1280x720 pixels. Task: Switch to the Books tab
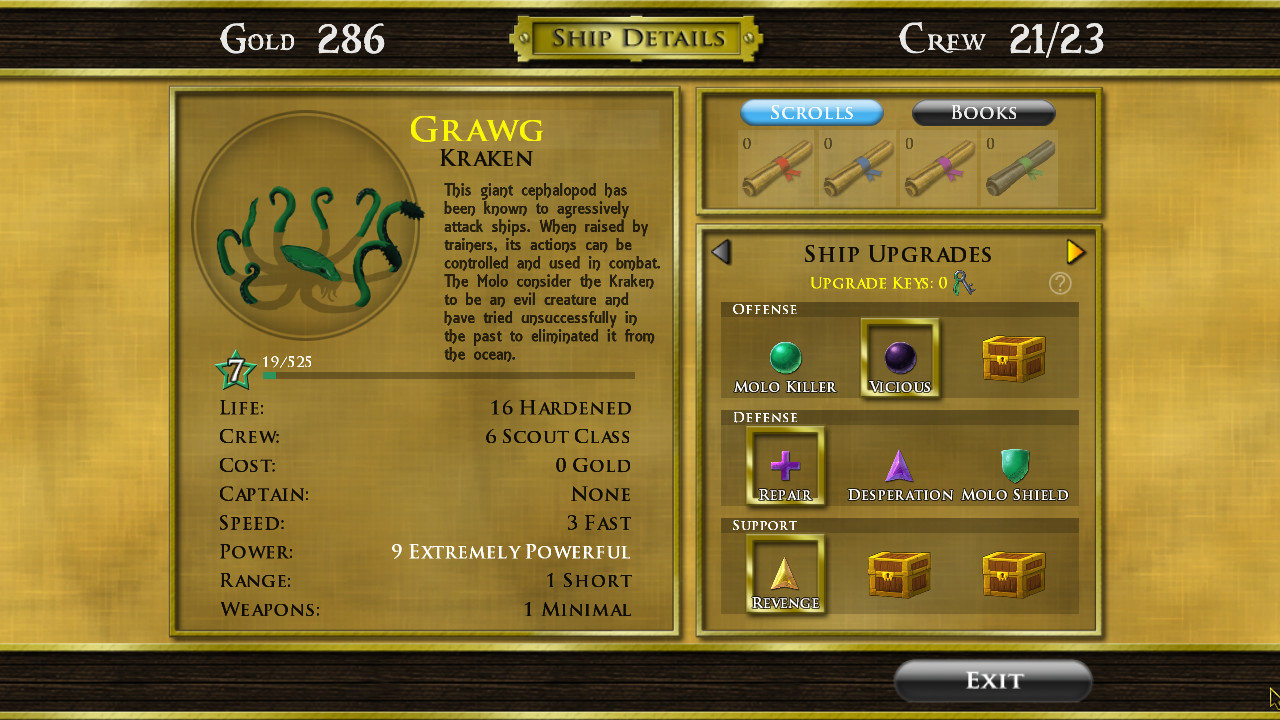[x=982, y=113]
